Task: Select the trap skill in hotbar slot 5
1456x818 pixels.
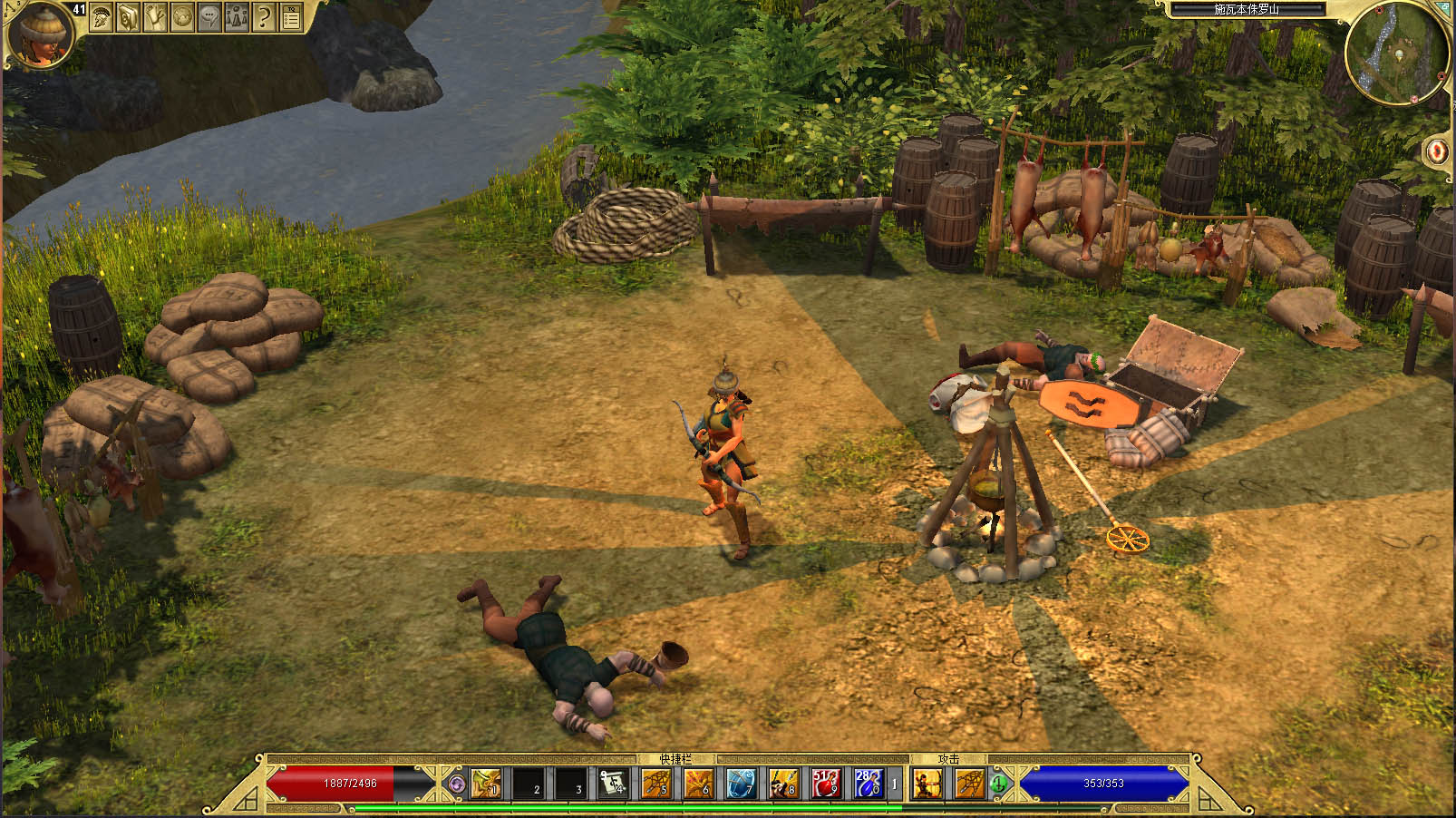Action: [655, 784]
